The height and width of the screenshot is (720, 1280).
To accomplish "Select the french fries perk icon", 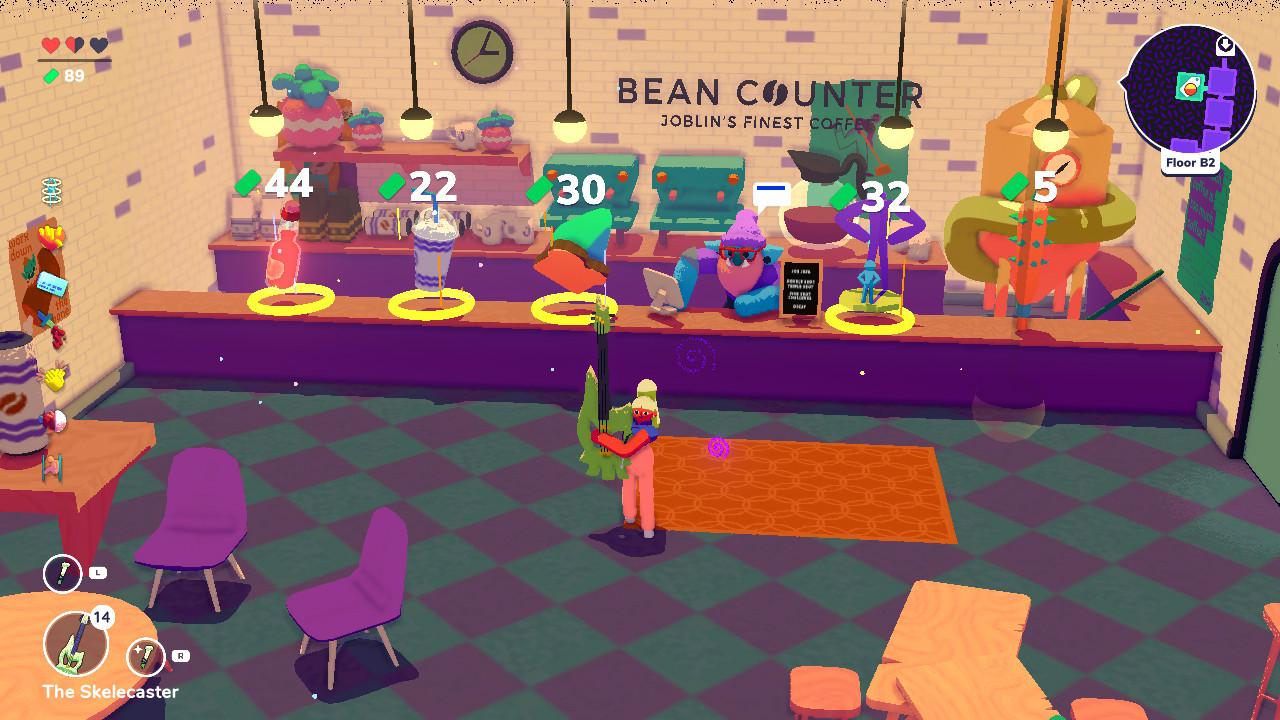I will pos(52,238).
